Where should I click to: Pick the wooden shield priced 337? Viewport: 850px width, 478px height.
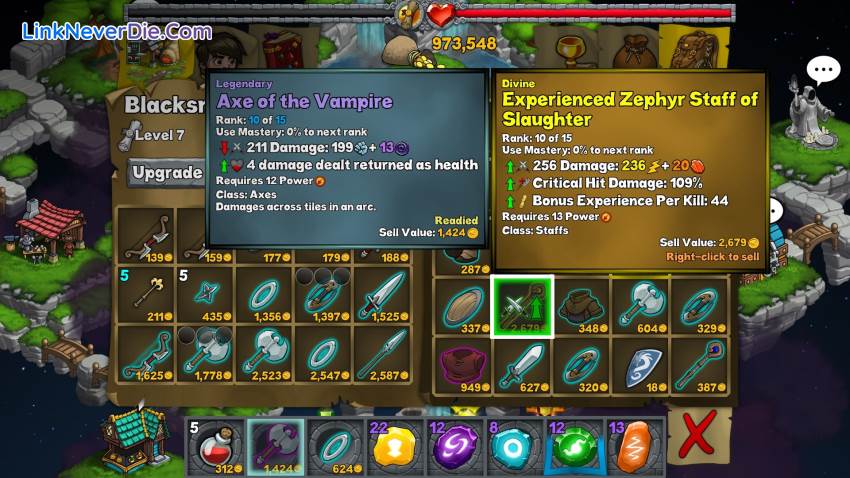click(x=462, y=306)
